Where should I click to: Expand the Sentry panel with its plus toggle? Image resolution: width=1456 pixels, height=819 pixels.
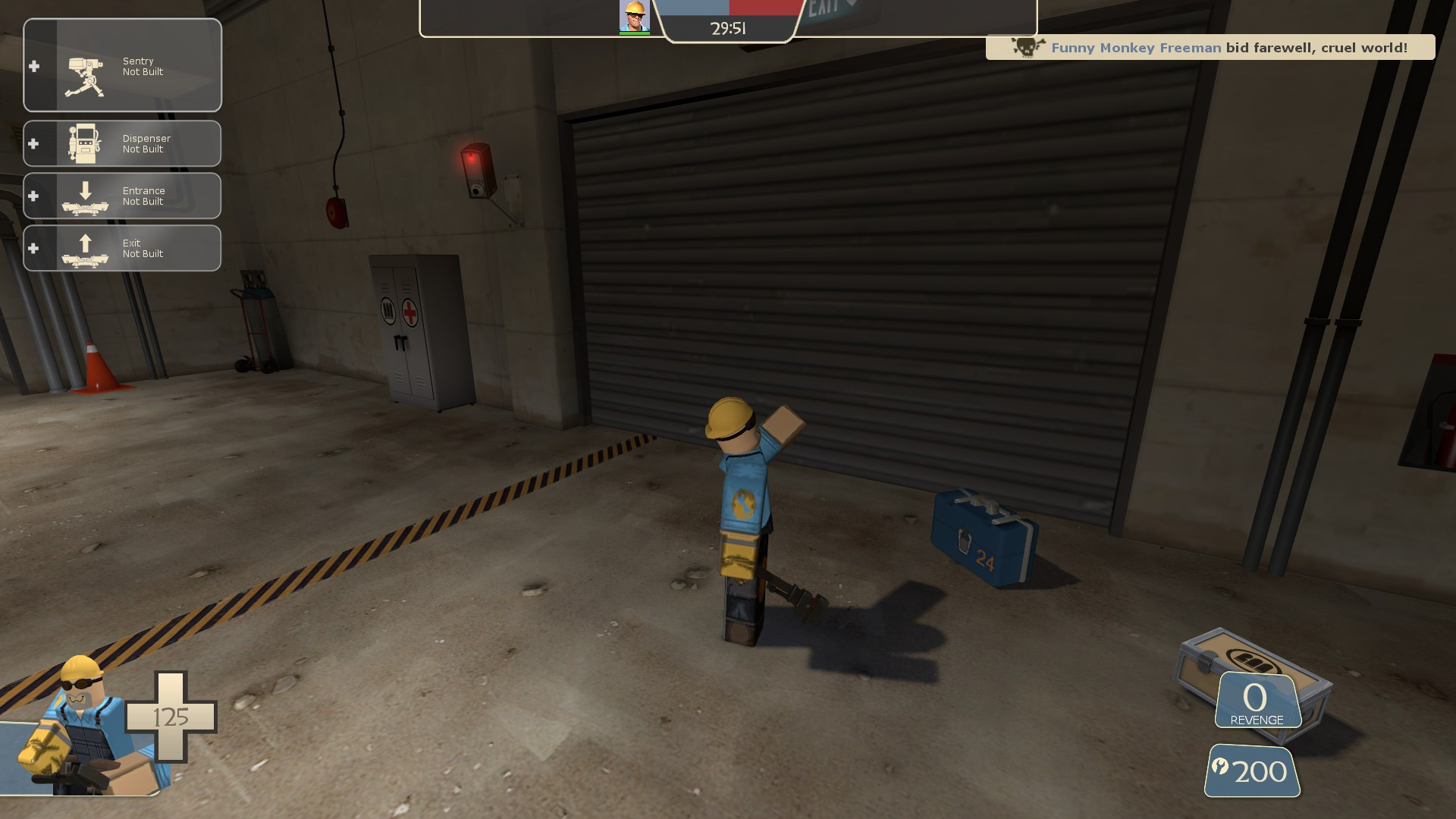pyautogui.click(x=33, y=66)
